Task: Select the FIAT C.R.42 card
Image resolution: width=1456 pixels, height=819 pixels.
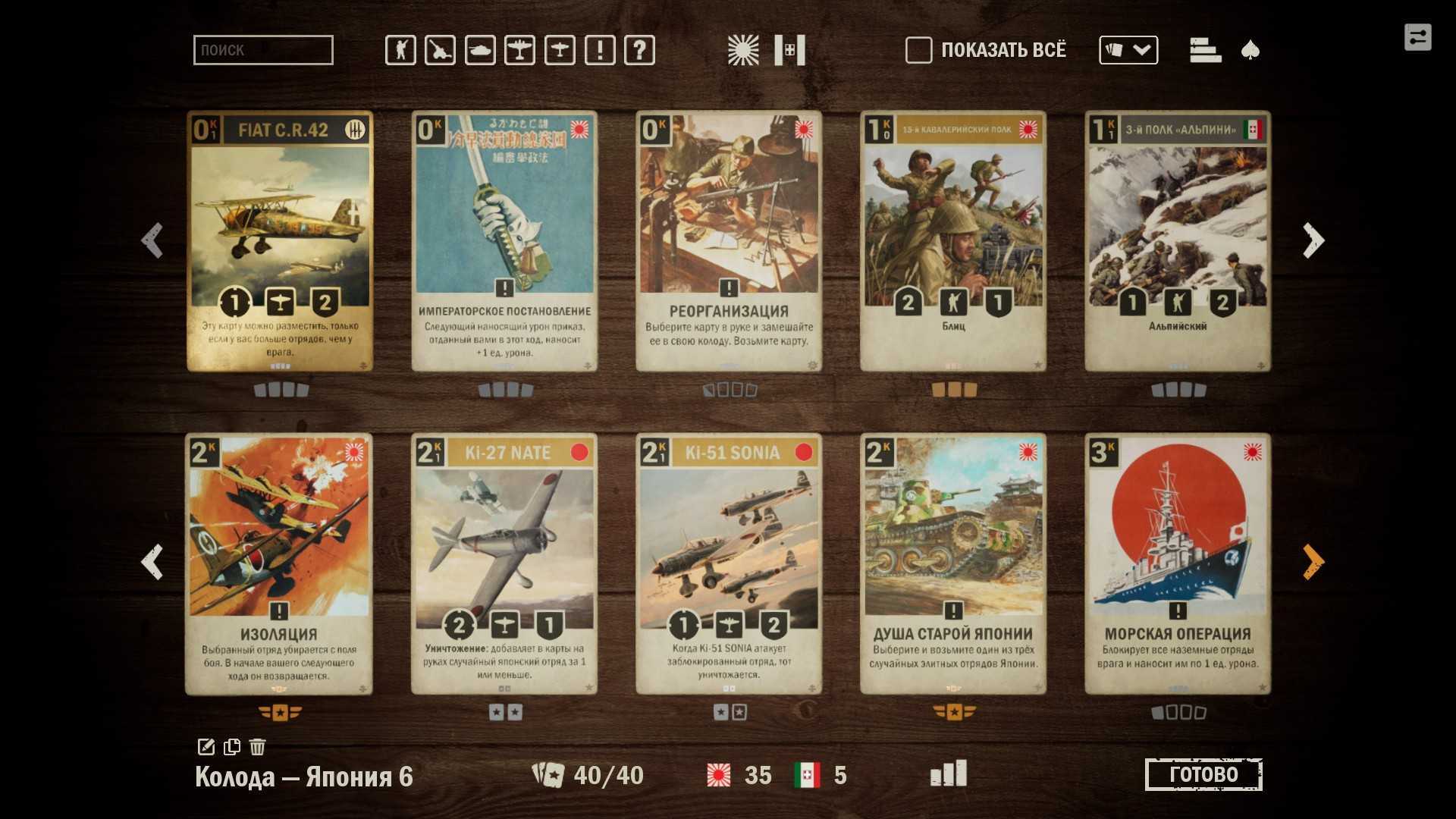Action: [280, 241]
